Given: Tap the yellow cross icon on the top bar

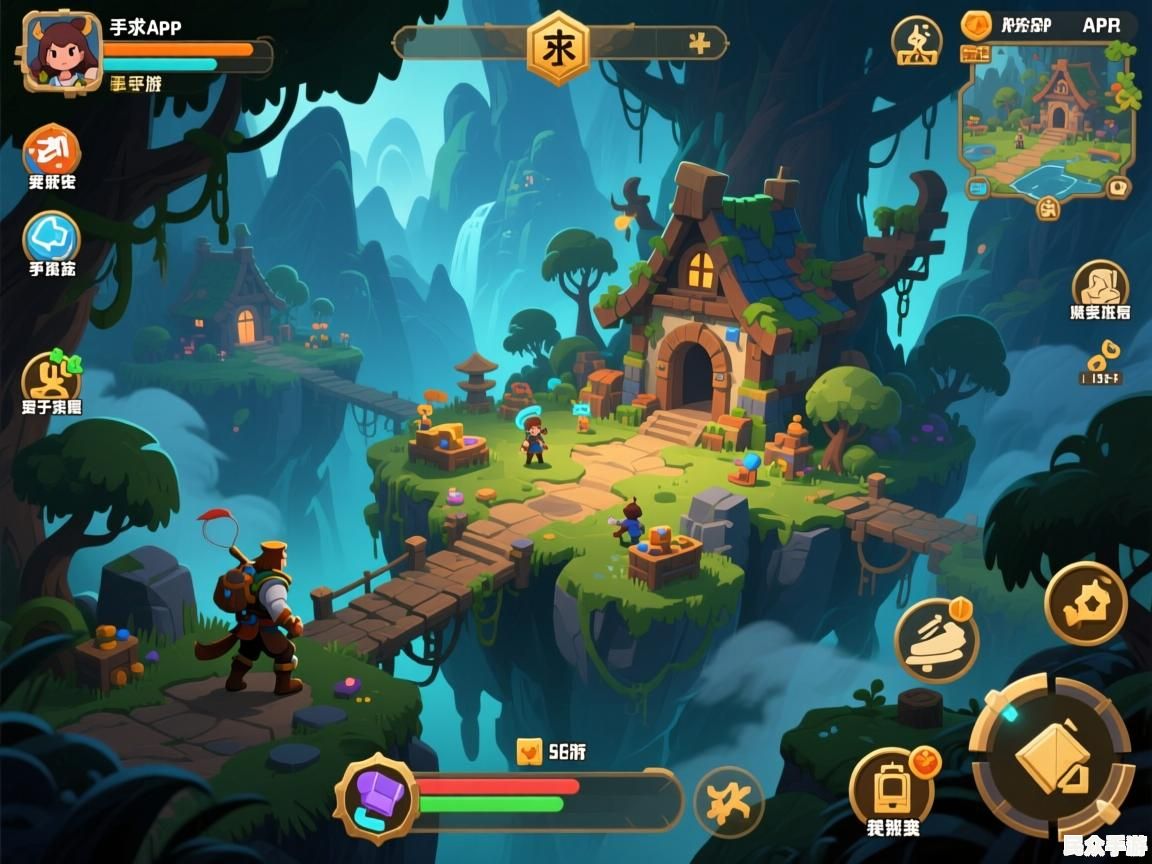Looking at the screenshot, I should point(699,43).
